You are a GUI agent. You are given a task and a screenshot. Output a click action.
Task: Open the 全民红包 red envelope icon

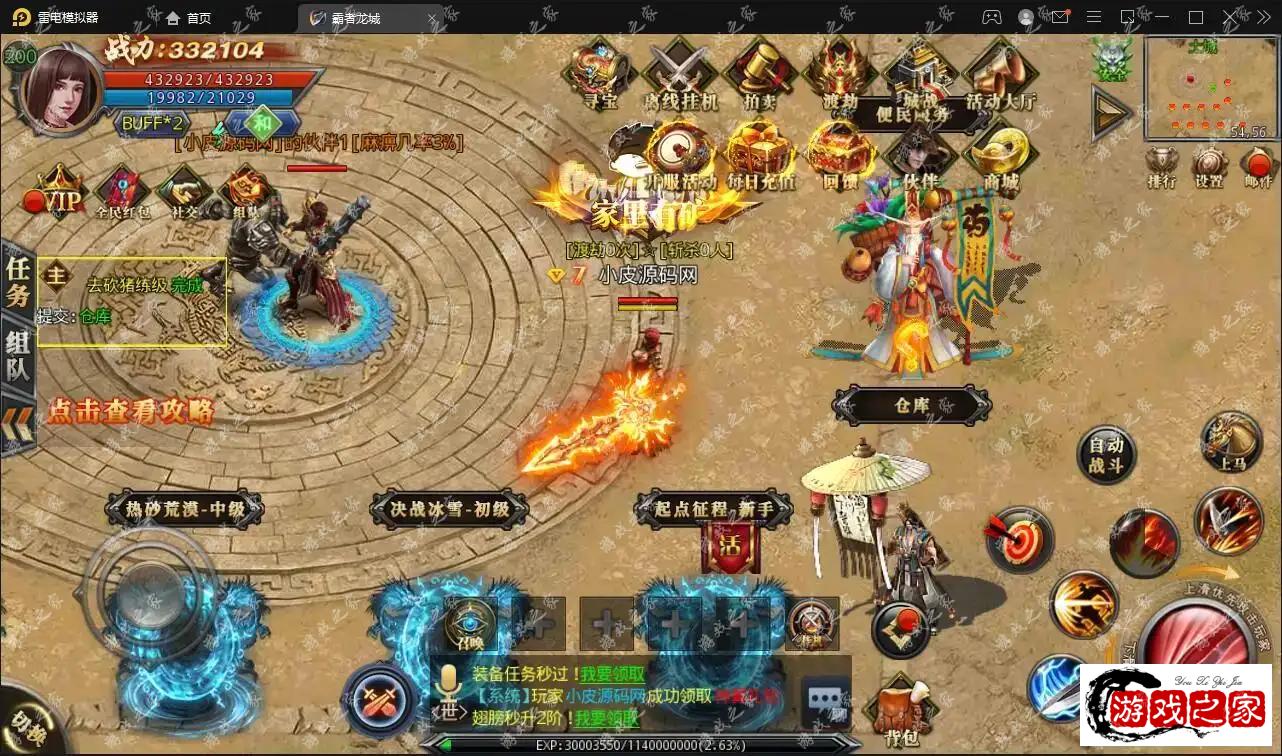pyautogui.click(x=122, y=192)
